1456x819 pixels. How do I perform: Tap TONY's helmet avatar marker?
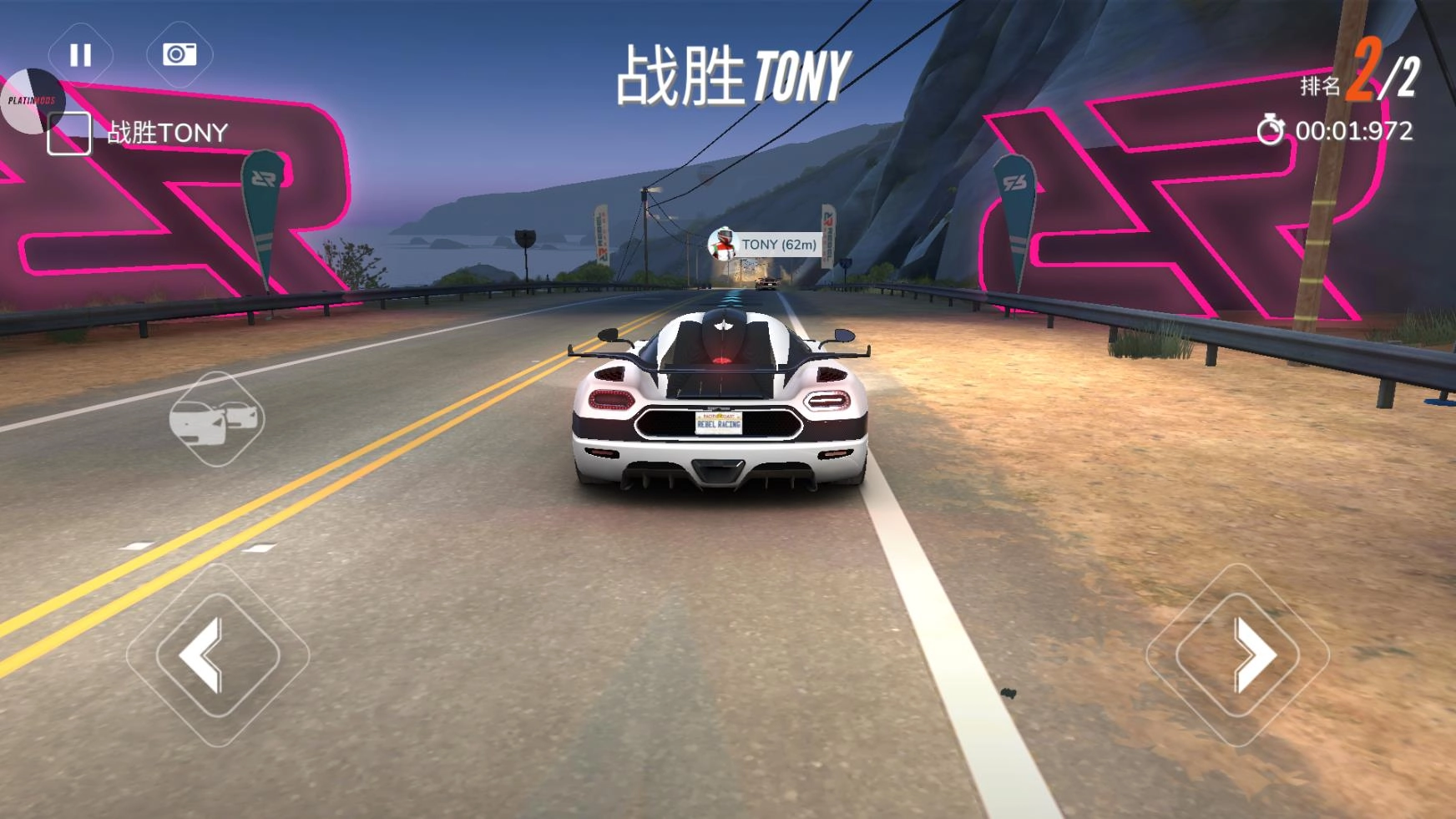coord(723,242)
